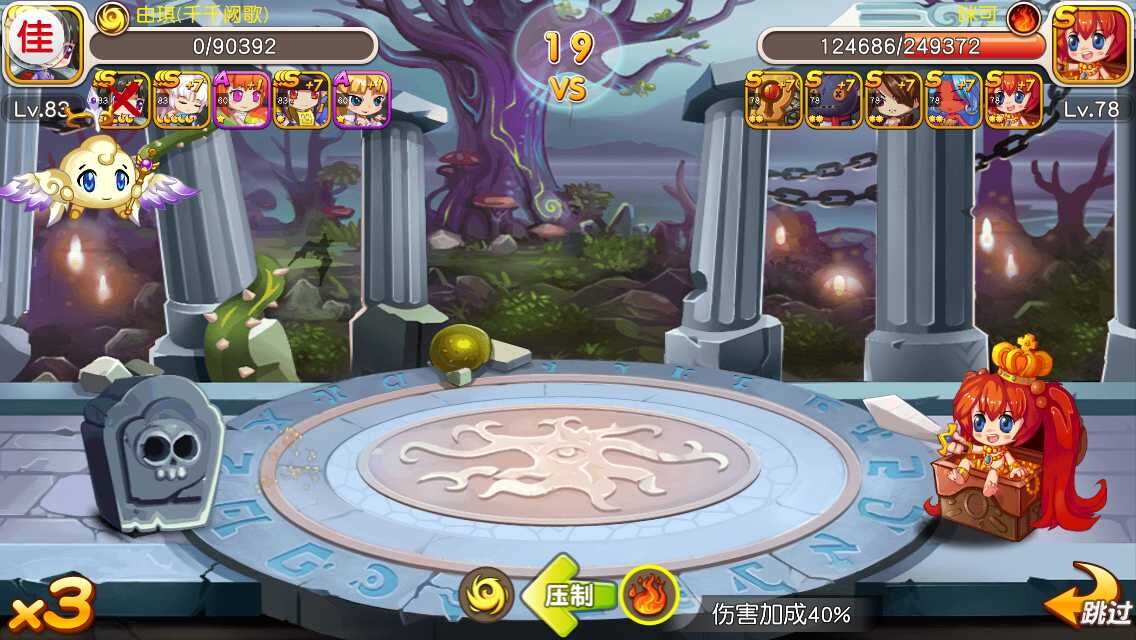Viewport: 1136px width, 640px height.
Task: Tap the red-haired enemy leader portrait
Action: point(1092,44)
